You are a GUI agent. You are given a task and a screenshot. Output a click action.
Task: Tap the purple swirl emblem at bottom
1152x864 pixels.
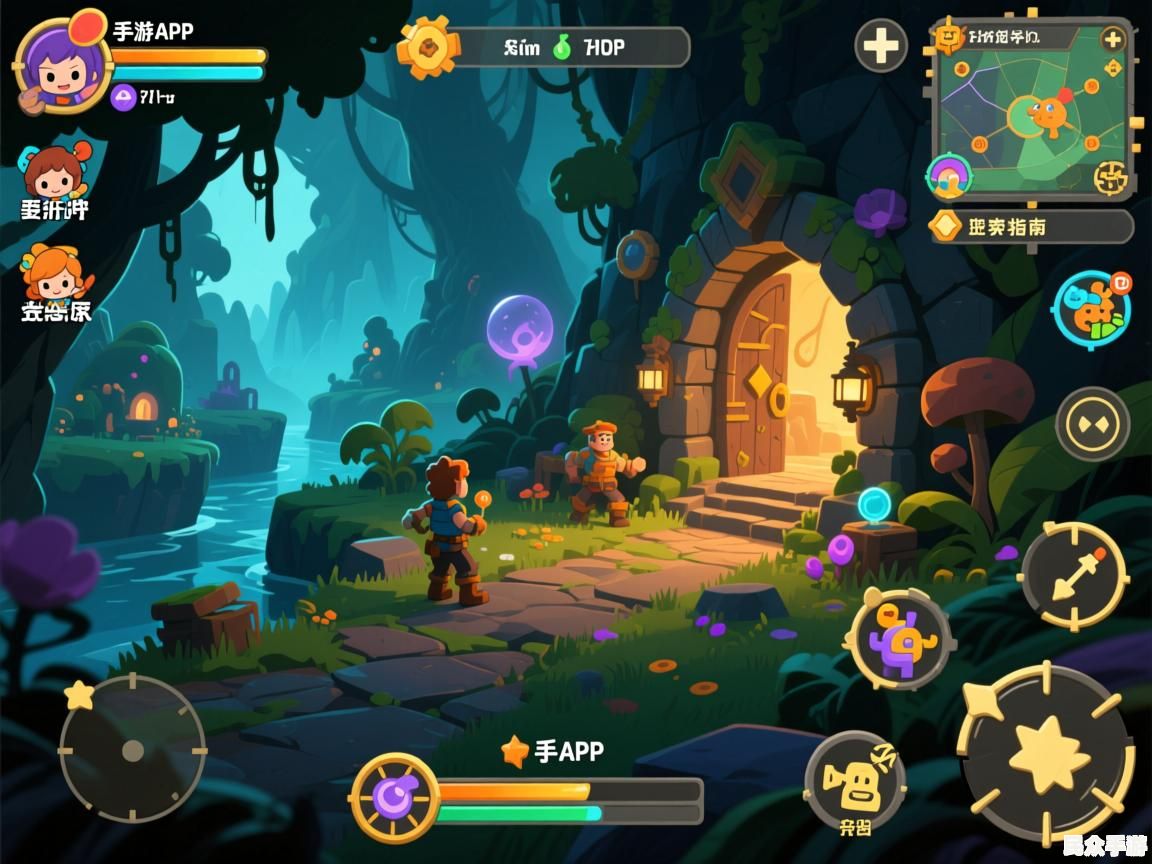394,797
